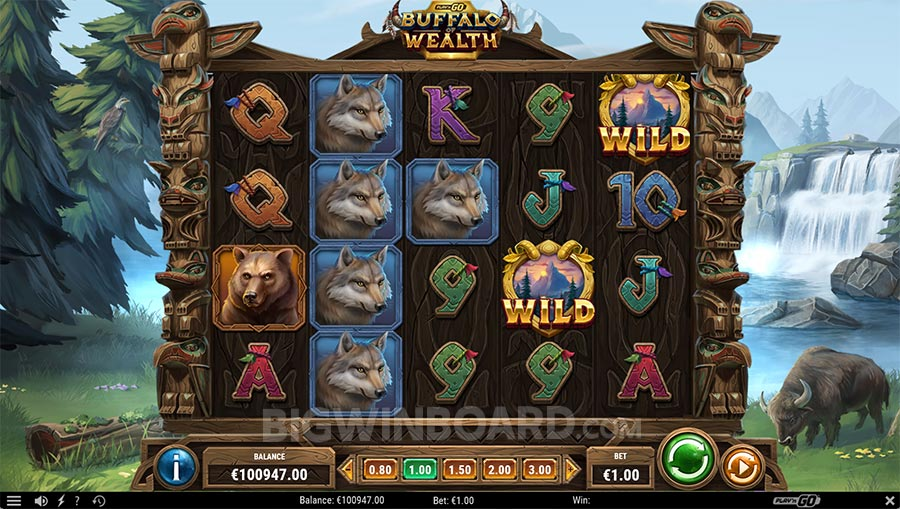Image resolution: width=900 pixels, height=509 pixels.
Task: Open help with the question mark
Action: [x=77, y=500]
